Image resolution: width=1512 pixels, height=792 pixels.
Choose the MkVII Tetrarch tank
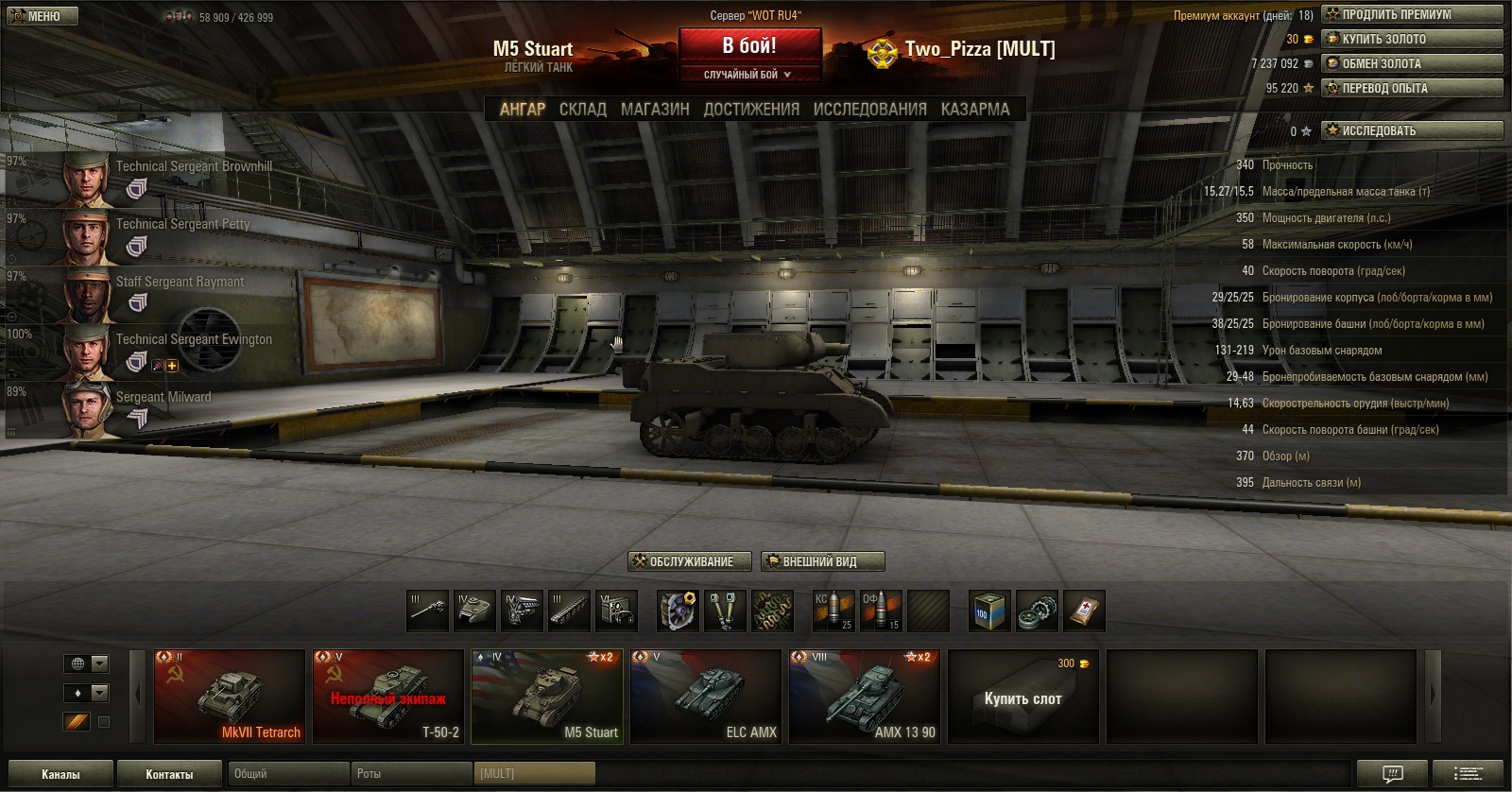tap(230, 696)
